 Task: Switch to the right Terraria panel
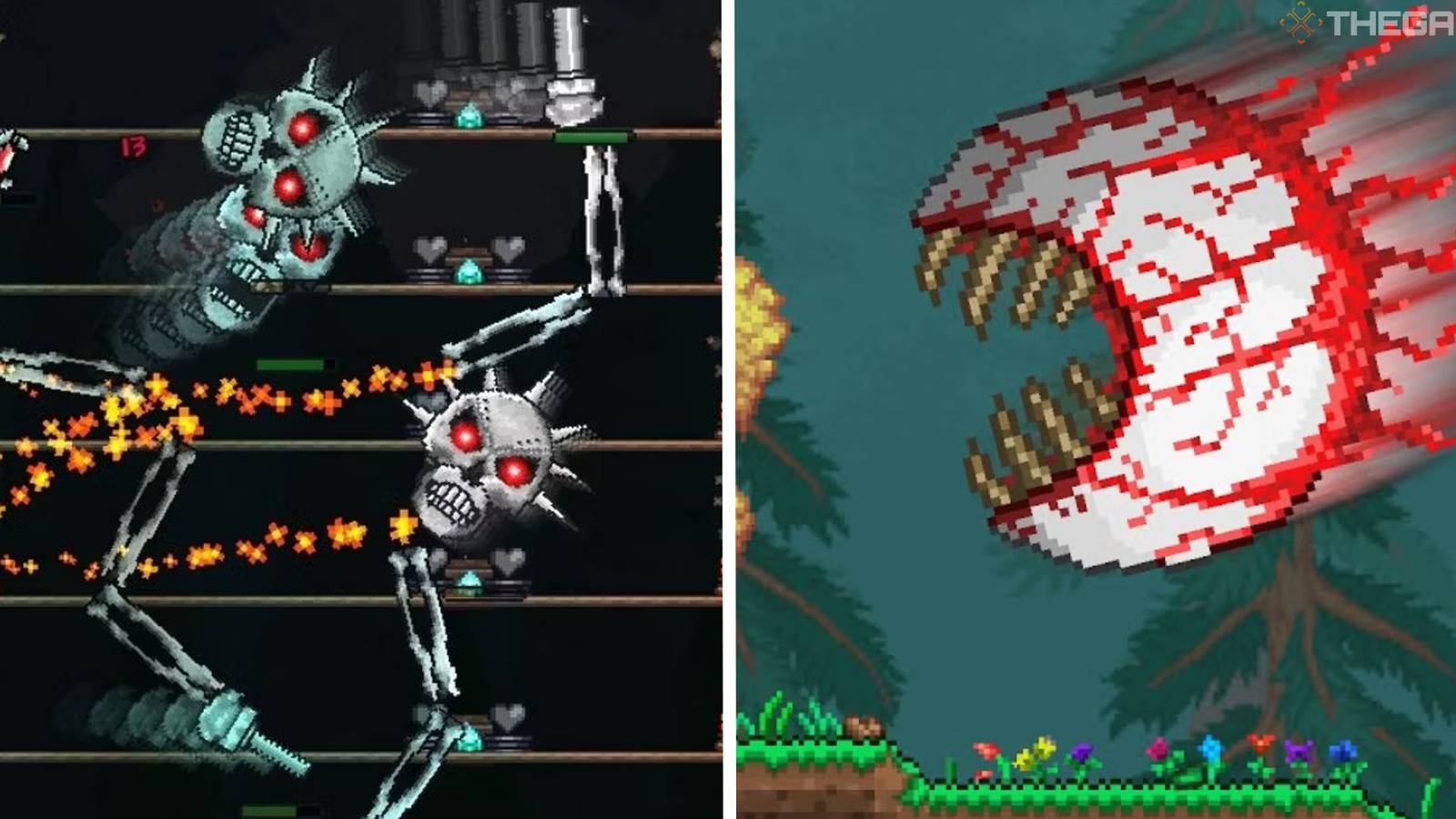1092,409
